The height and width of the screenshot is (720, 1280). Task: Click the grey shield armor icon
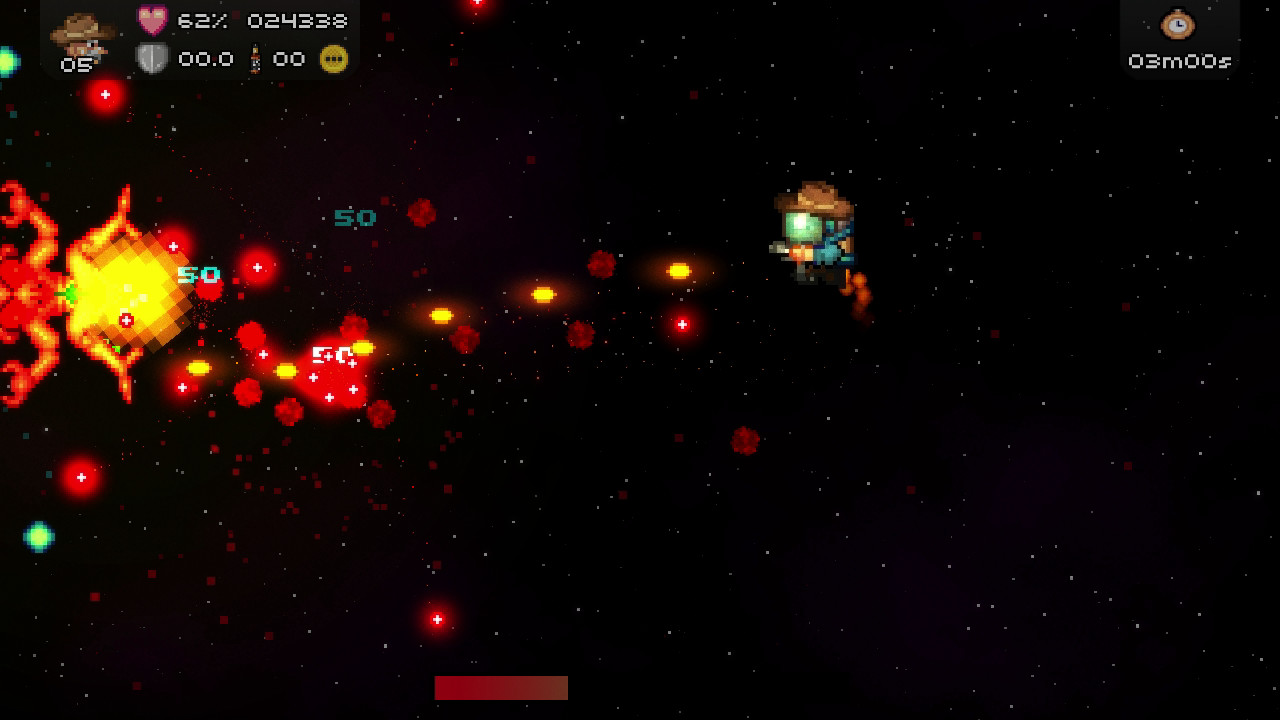click(151, 59)
